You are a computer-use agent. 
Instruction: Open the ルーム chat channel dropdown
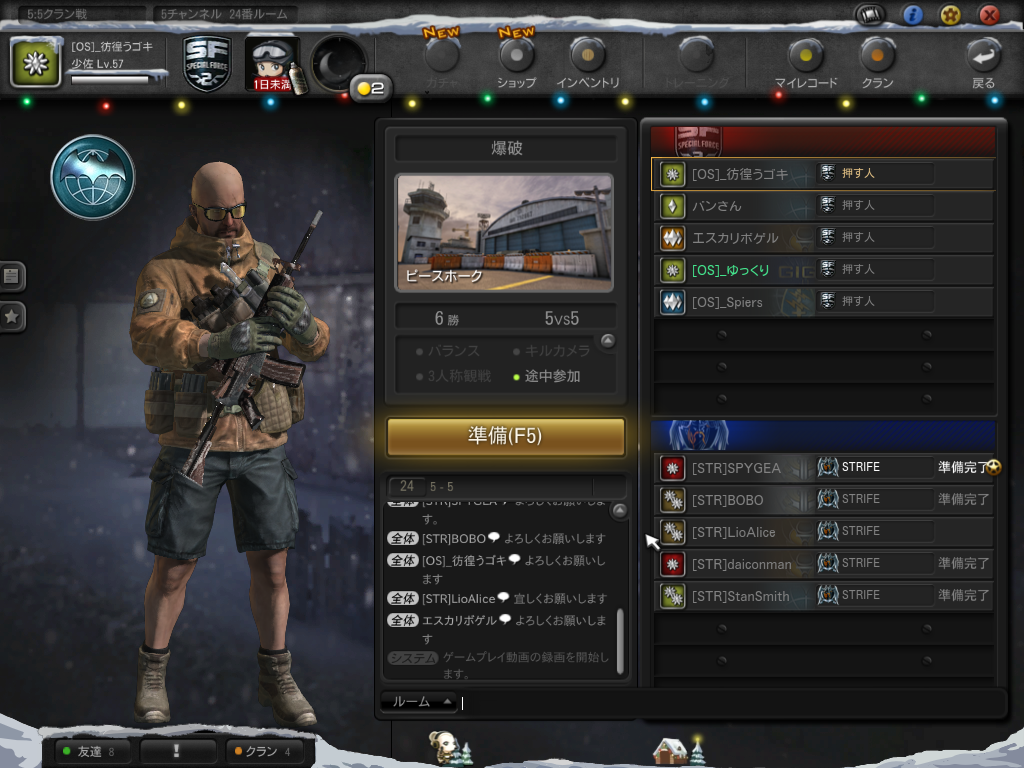click(x=420, y=702)
